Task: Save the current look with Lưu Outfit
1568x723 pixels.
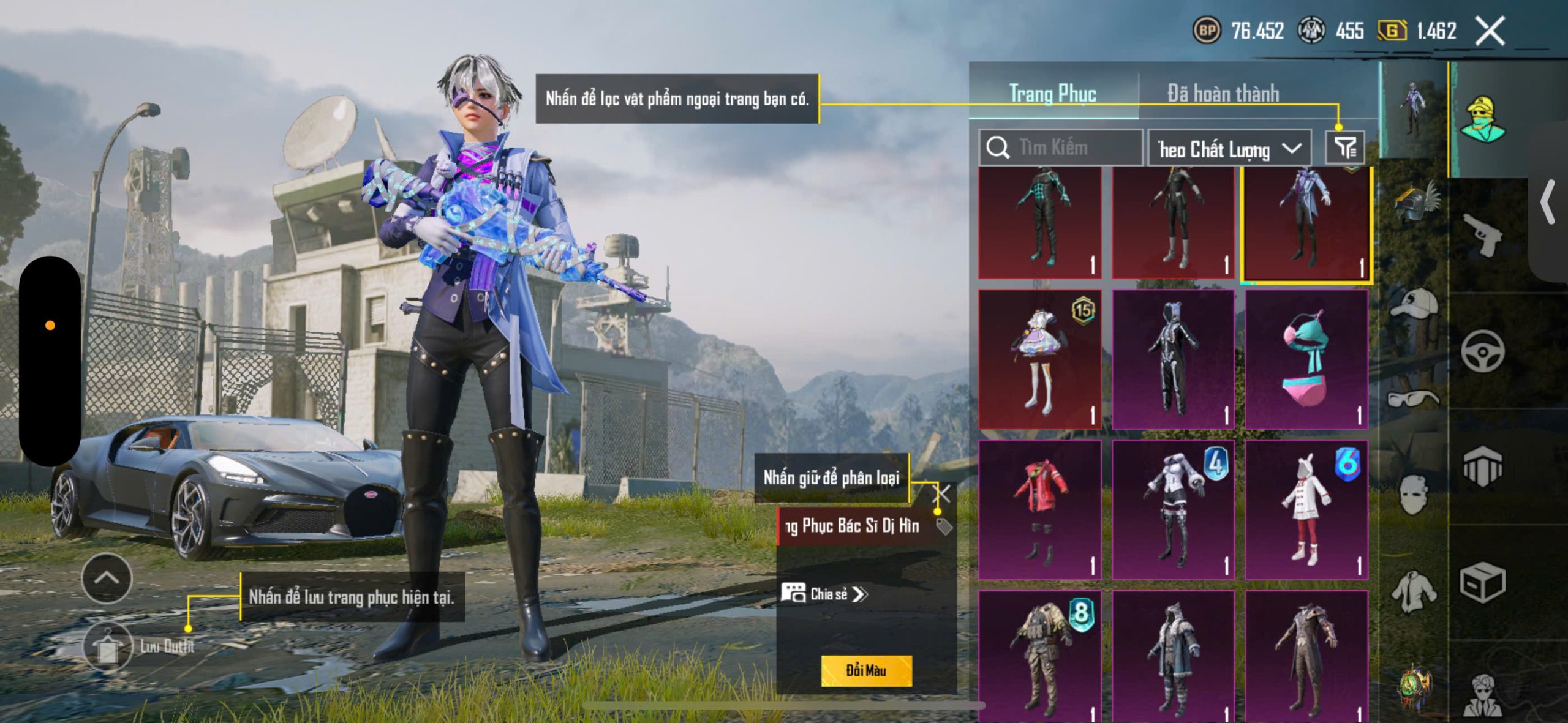Action: [x=109, y=646]
